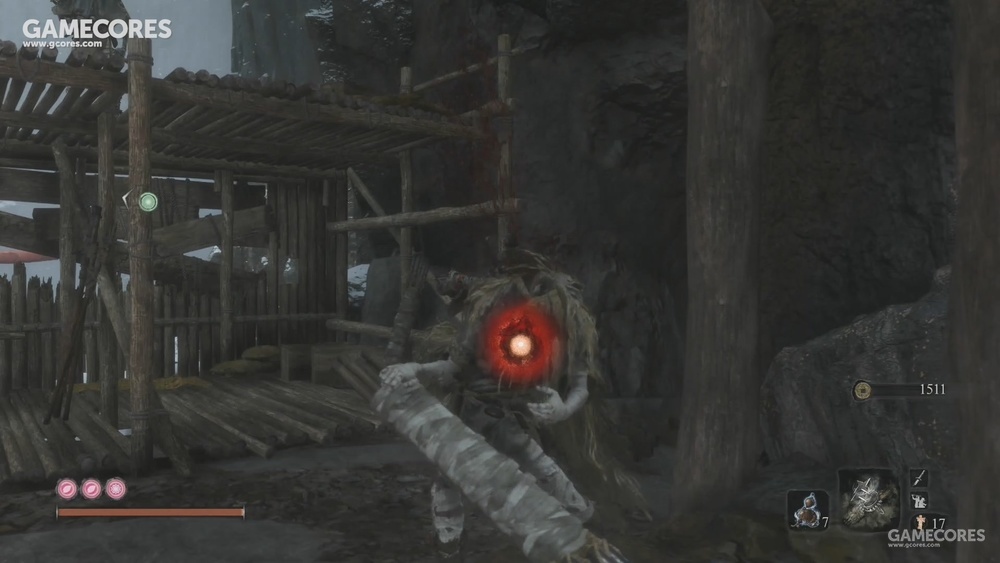
Task: Click the sen coin pouch icon
Action: pyautogui.click(x=862, y=390)
